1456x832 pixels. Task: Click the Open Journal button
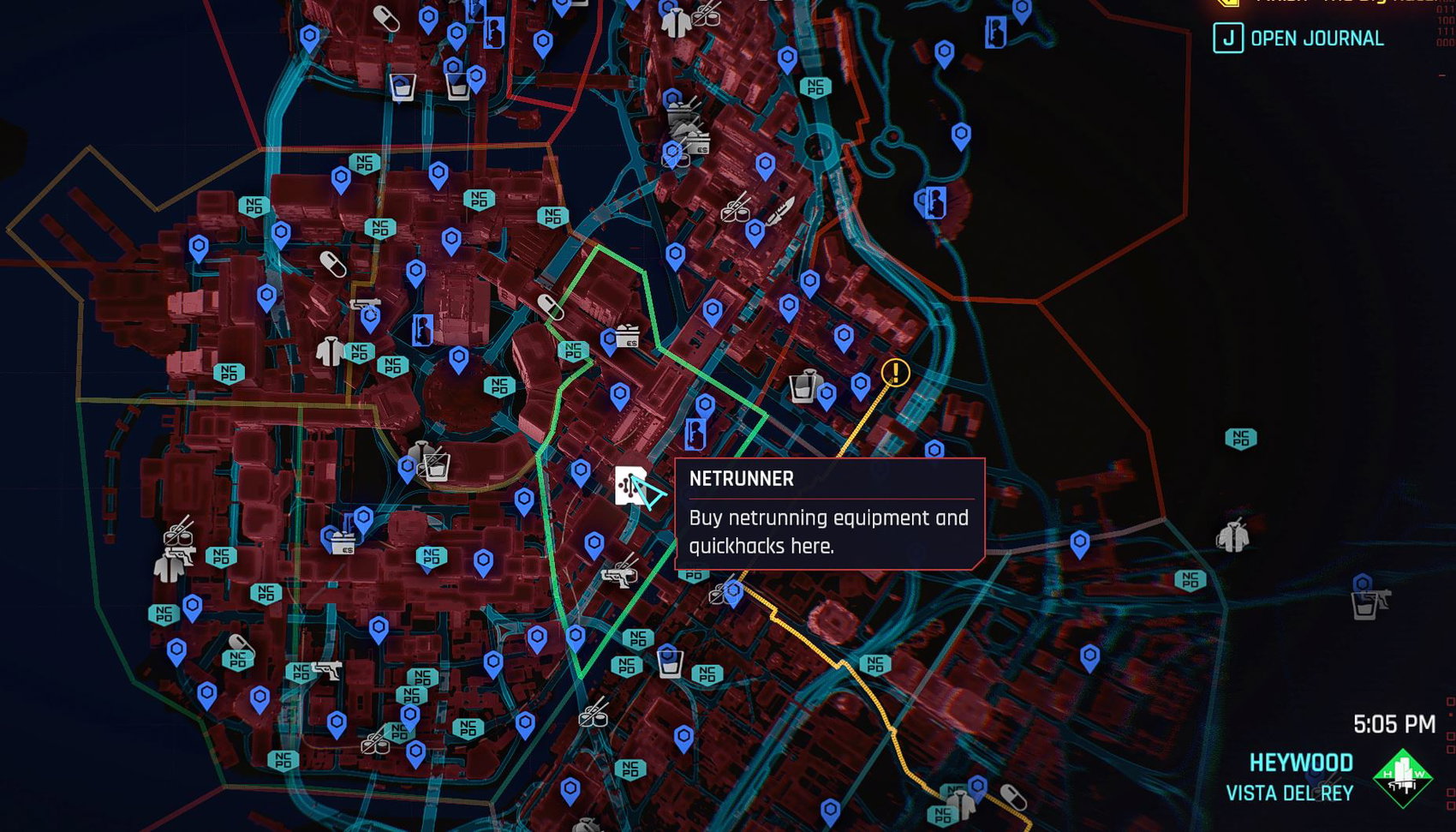click(1316, 39)
